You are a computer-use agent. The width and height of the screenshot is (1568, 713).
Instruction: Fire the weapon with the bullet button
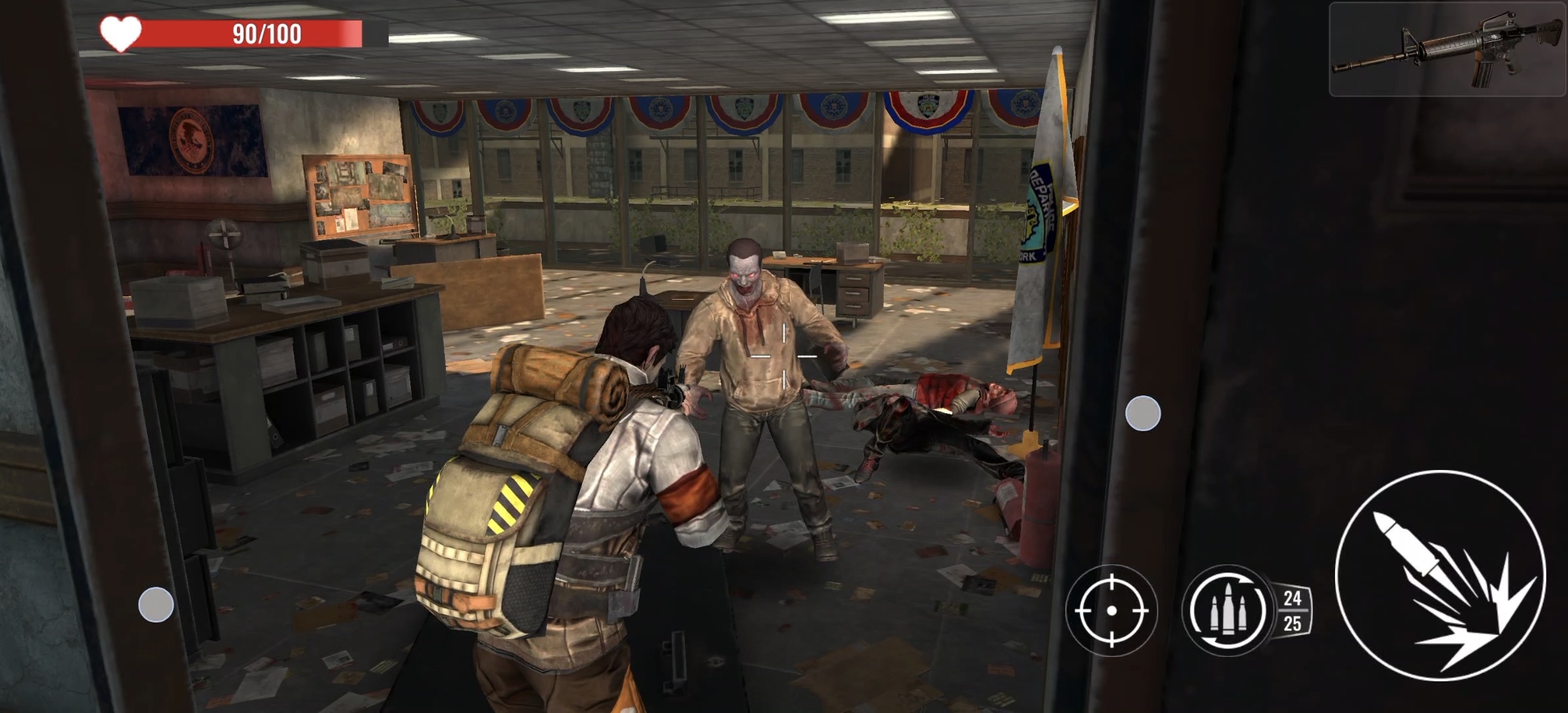coord(1440,574)
